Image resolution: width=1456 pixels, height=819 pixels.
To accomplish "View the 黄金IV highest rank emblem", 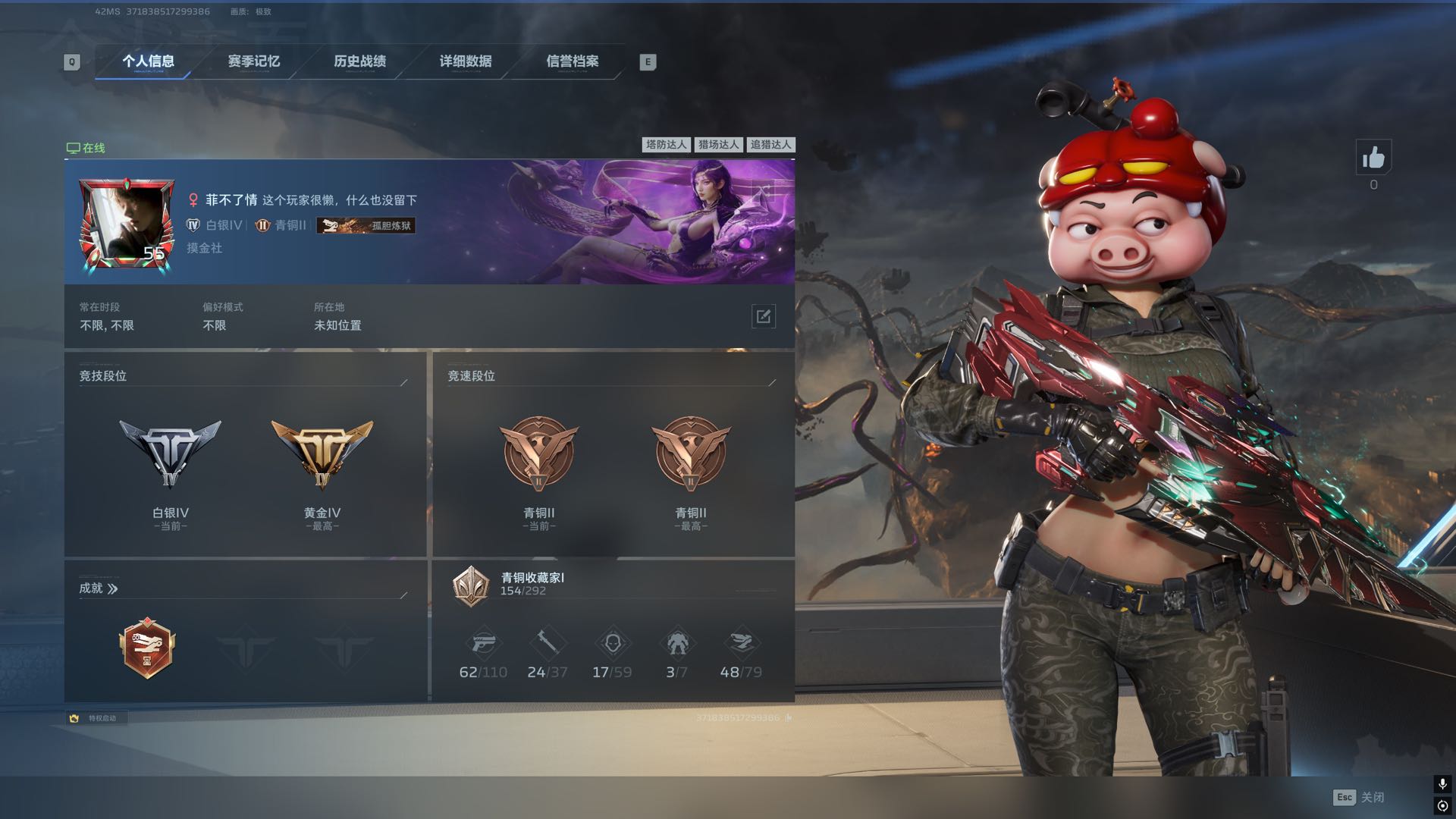I will coord(322,453).
